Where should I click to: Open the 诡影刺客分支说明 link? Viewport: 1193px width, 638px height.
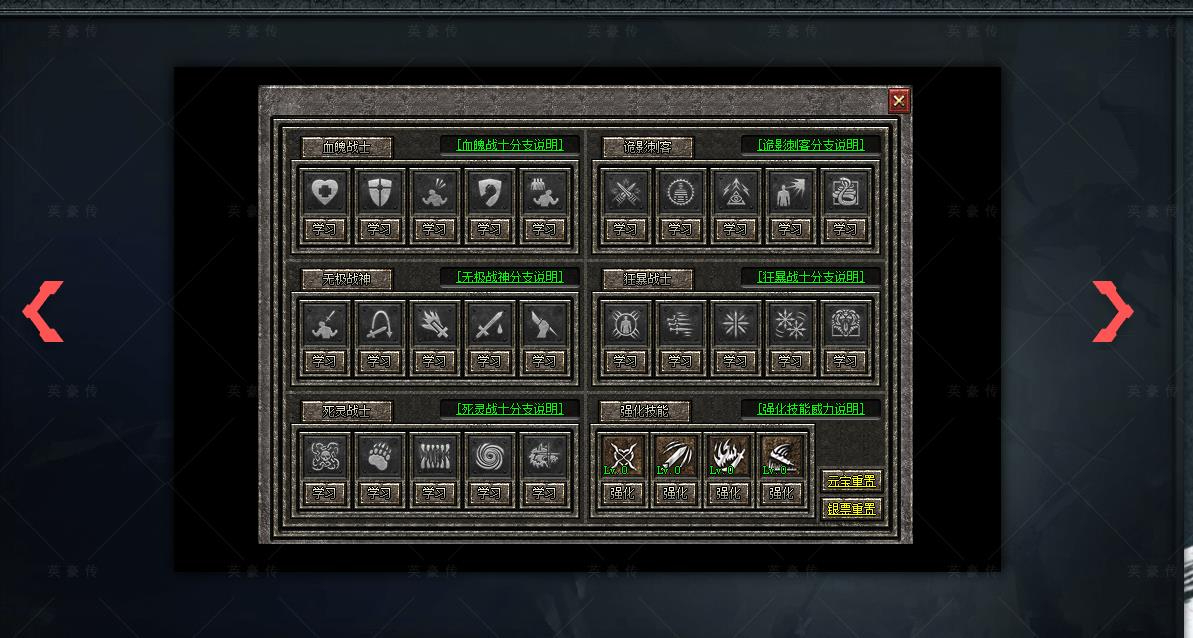coord(811,145)
